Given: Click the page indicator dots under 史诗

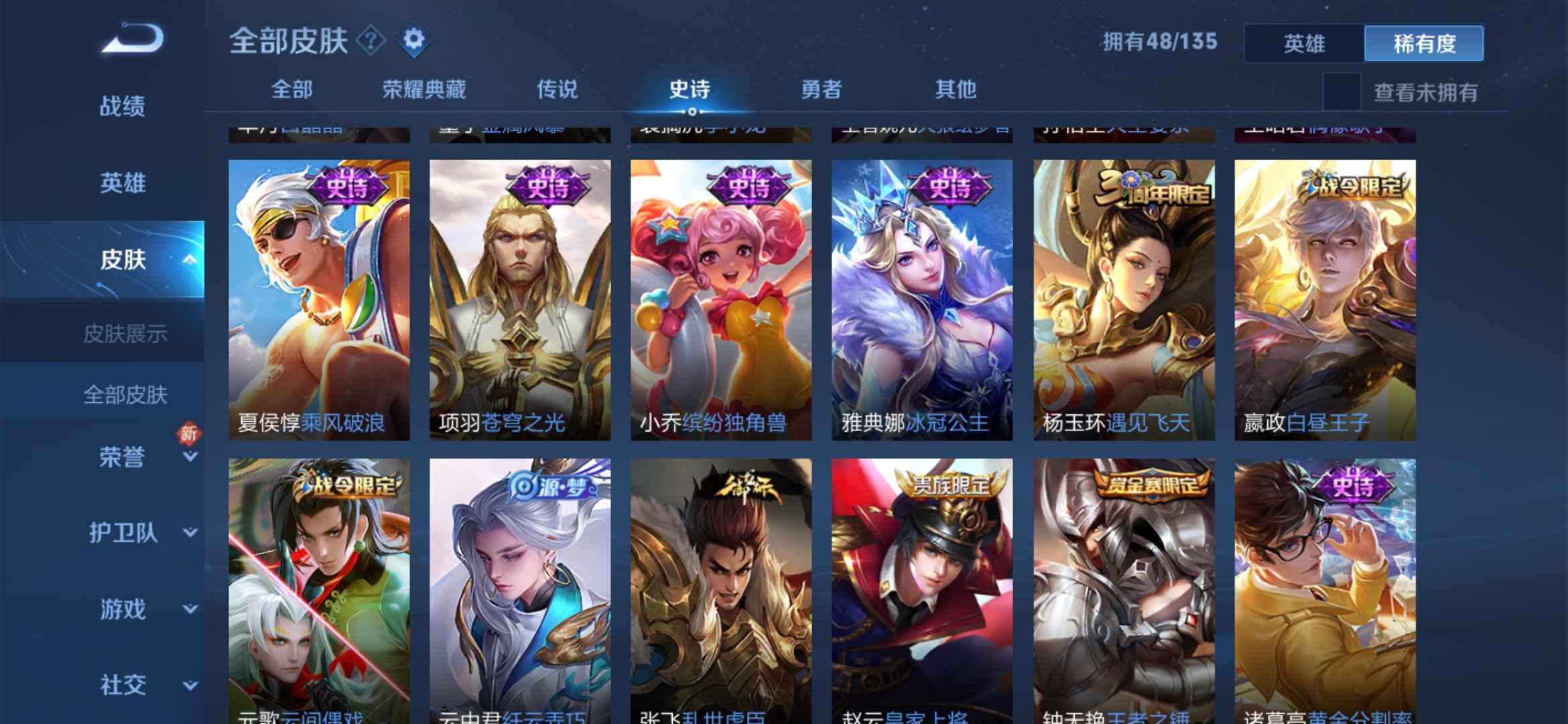Looking at the screenshot, I should pos(694,111).
